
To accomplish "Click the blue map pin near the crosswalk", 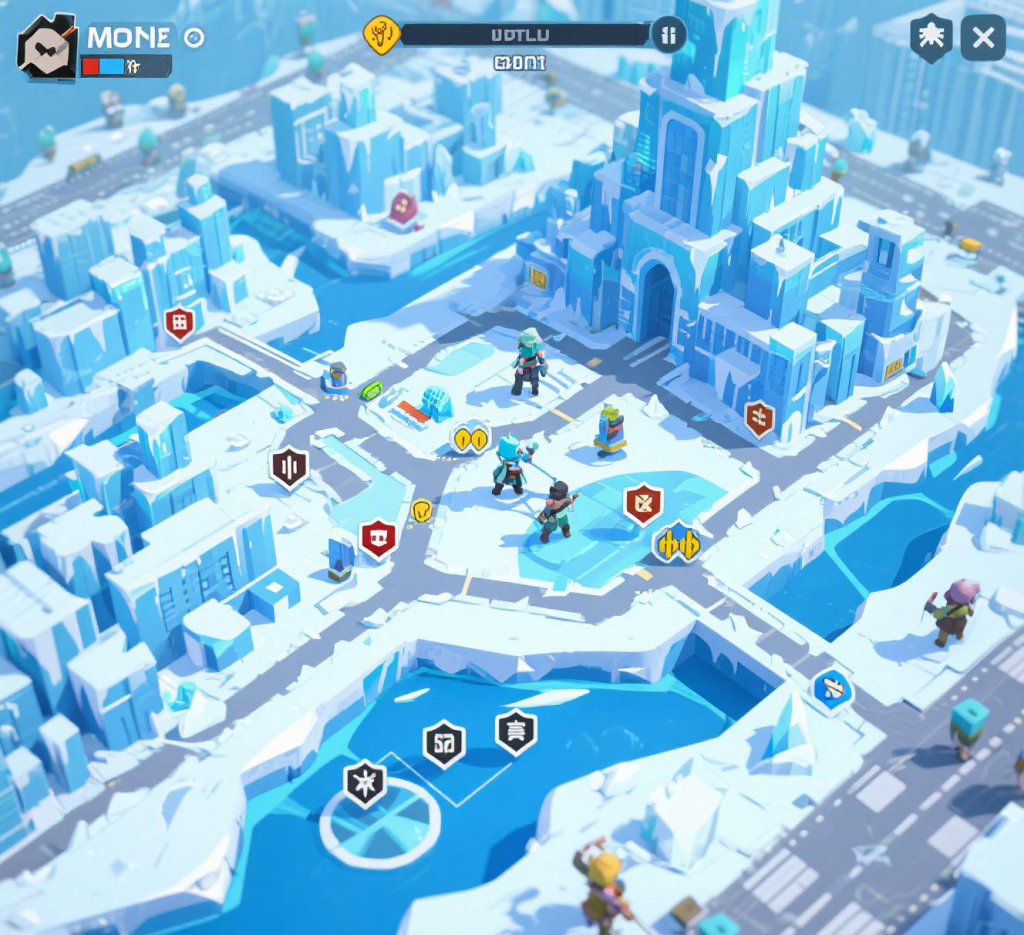I will [831, 687].
